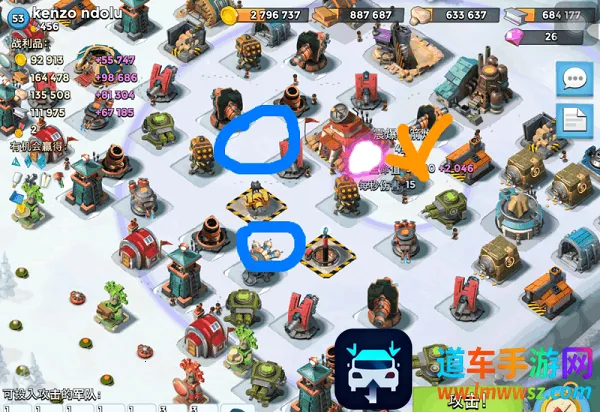Viewport: 600px width, 412px height.
Task: Open the compass map icon
Action: click(x=577, y=398)
